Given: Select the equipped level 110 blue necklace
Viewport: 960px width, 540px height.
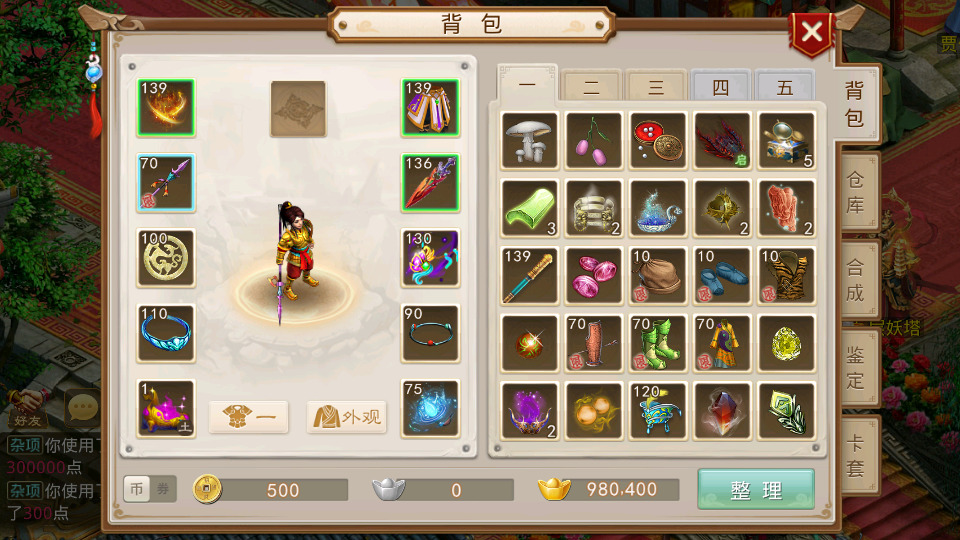Looking at the screenshot, I should point(166,333).
